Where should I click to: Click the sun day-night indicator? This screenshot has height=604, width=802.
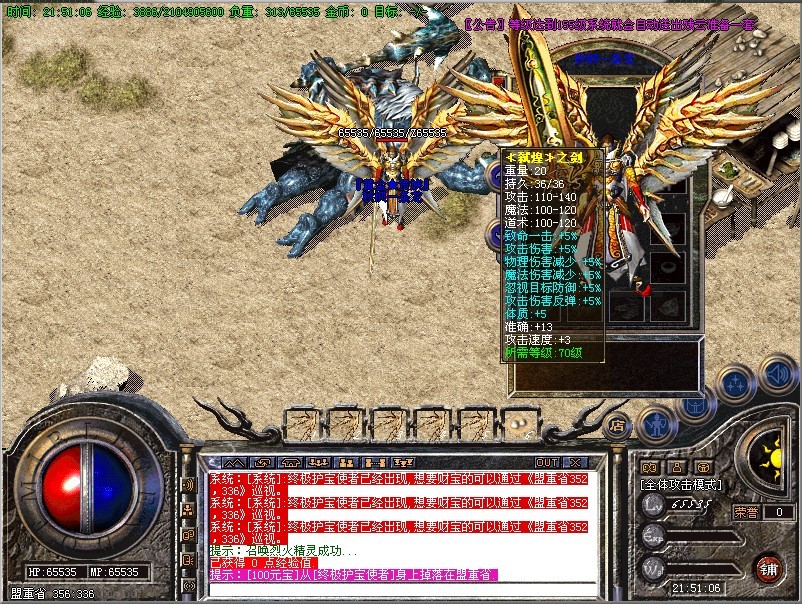(771, 460)
